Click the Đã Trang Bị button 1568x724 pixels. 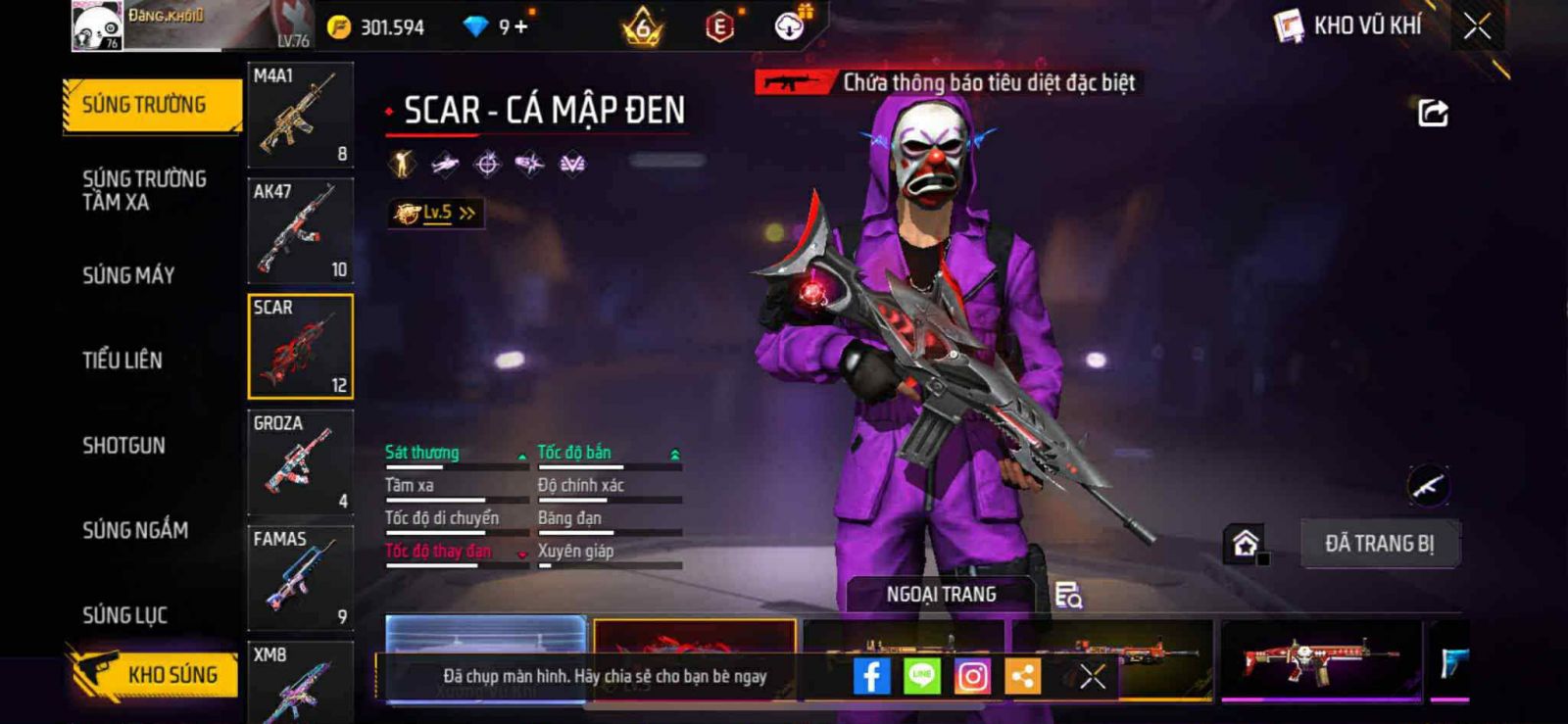pos(1379,544)
